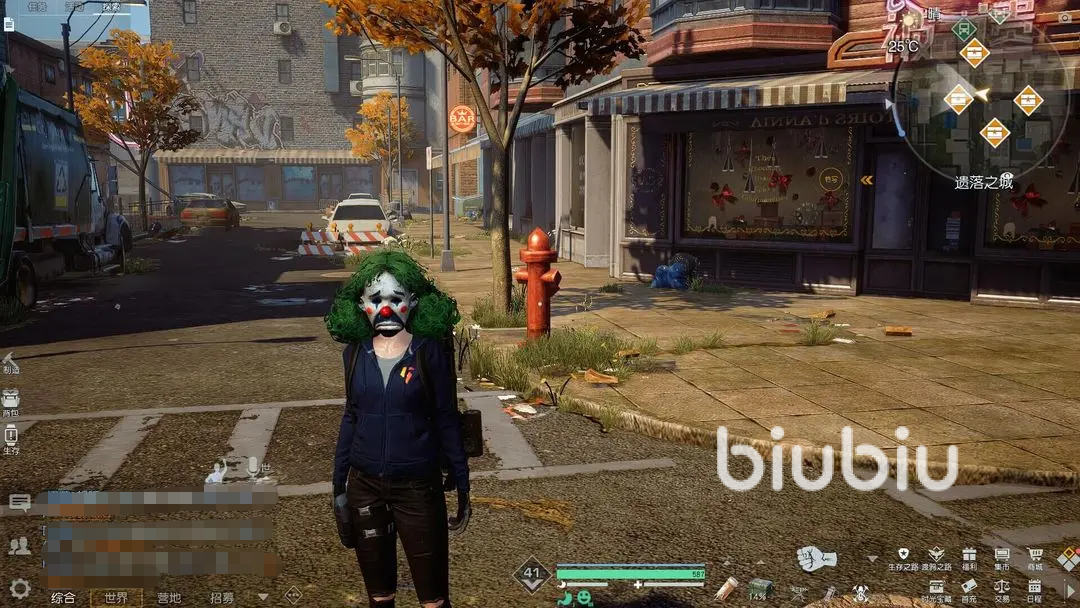This screenshot has height=608, width=1080.
Task: Switch to the 世界 chat tab
Action: coord(116,598)
